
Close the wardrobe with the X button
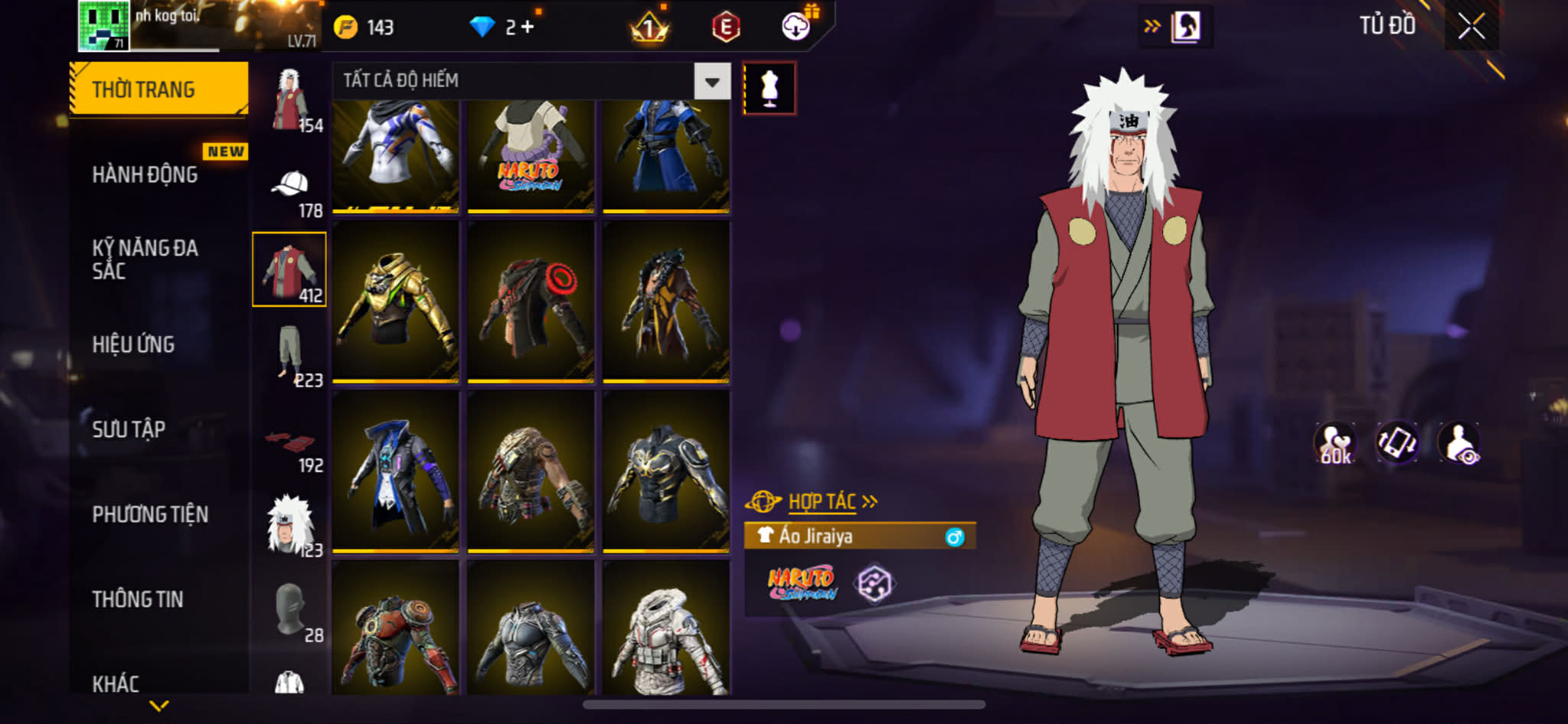1471,27
